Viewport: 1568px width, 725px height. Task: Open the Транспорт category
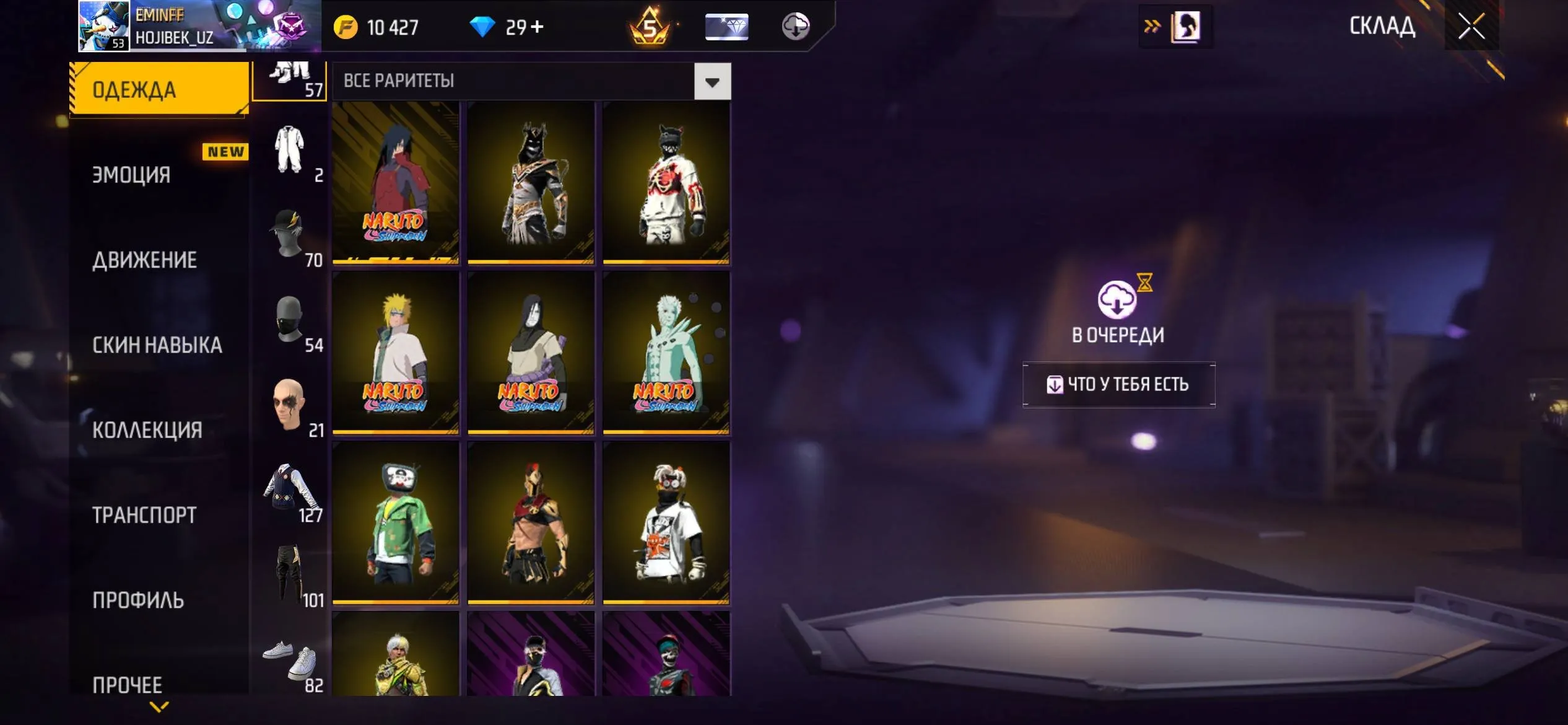[x=144, y=515]
